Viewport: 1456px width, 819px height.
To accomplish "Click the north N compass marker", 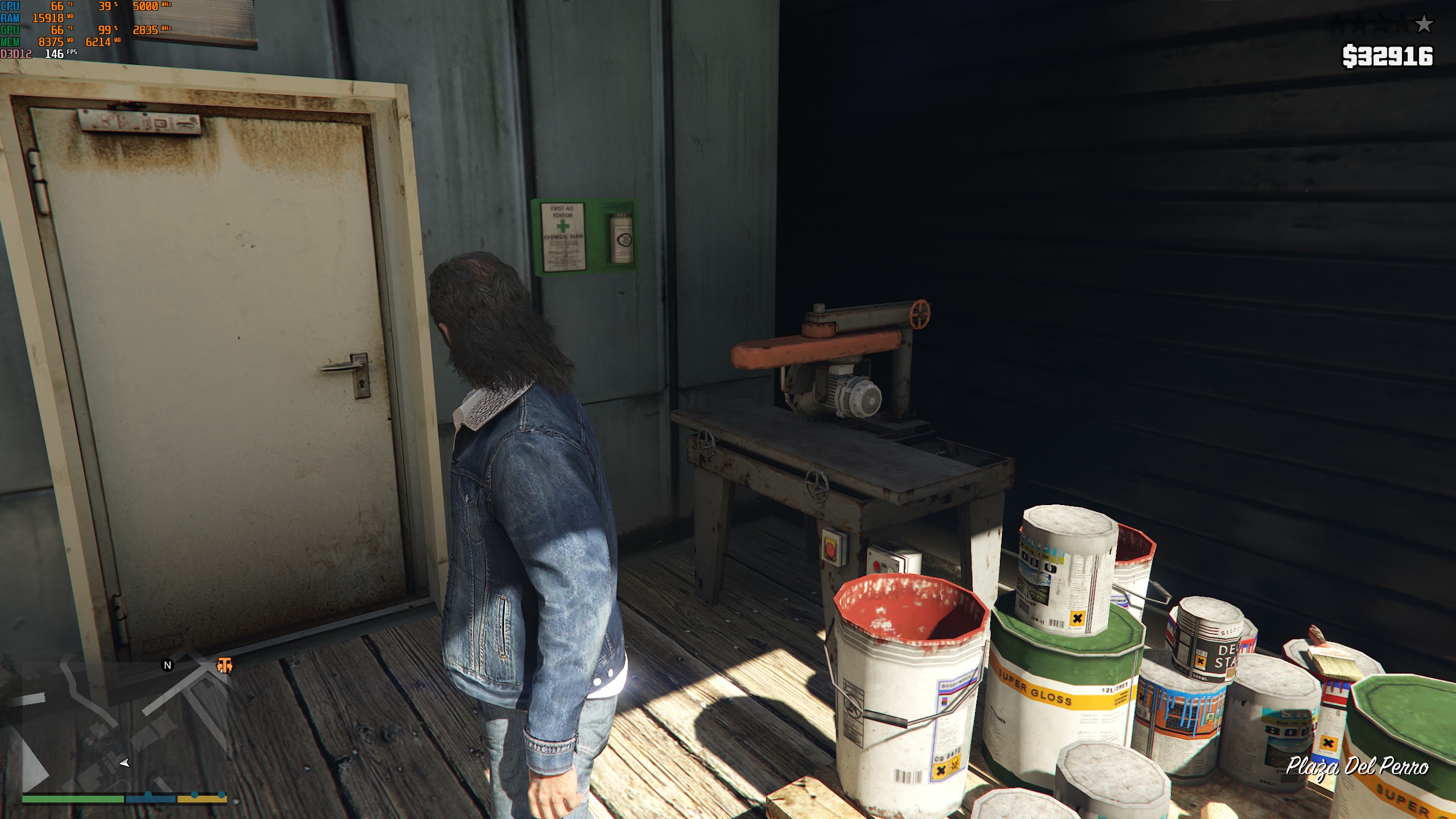I will coord(167,665).
